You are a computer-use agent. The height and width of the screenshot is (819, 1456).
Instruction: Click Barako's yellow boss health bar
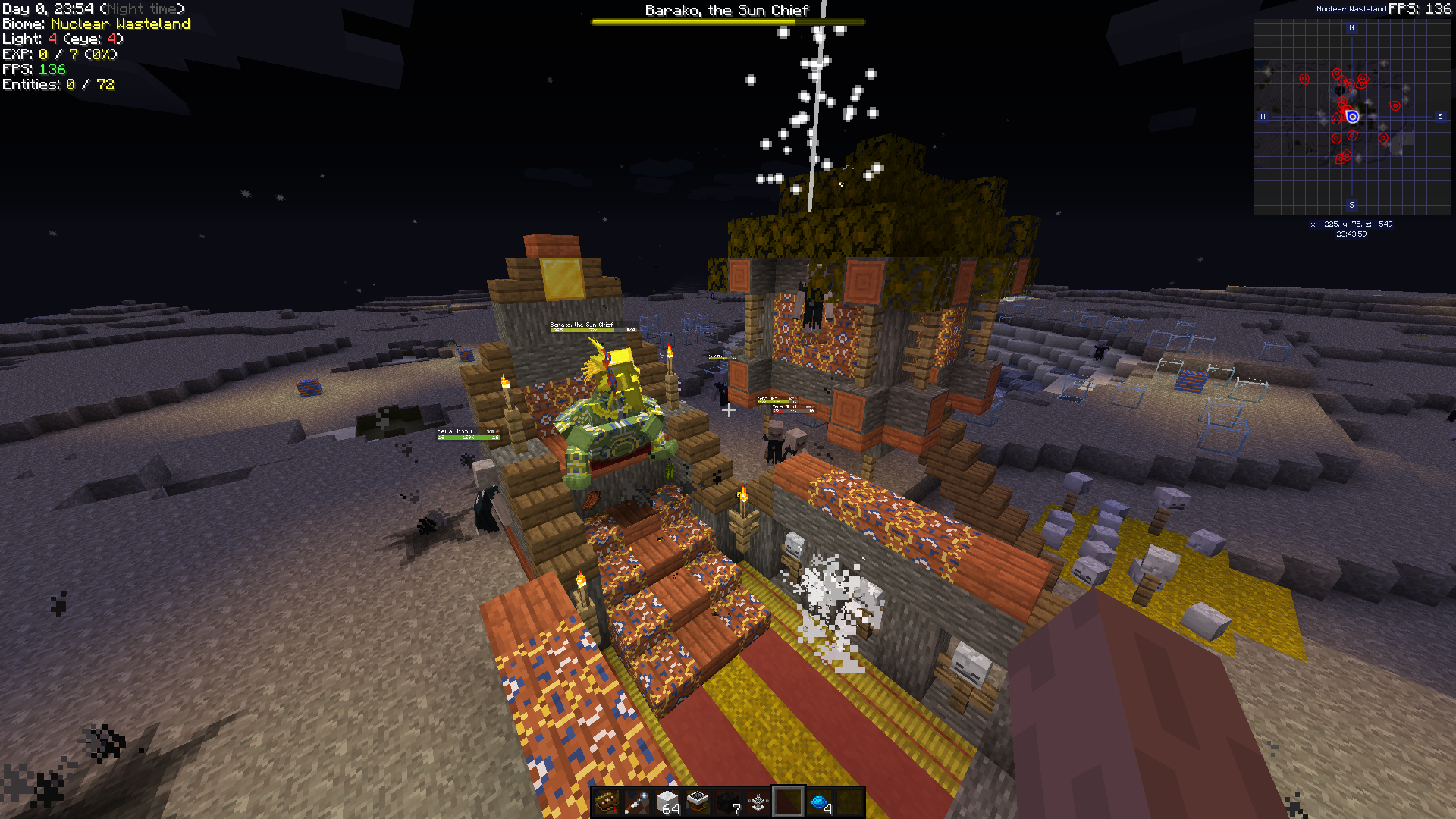tap(726, 21)
